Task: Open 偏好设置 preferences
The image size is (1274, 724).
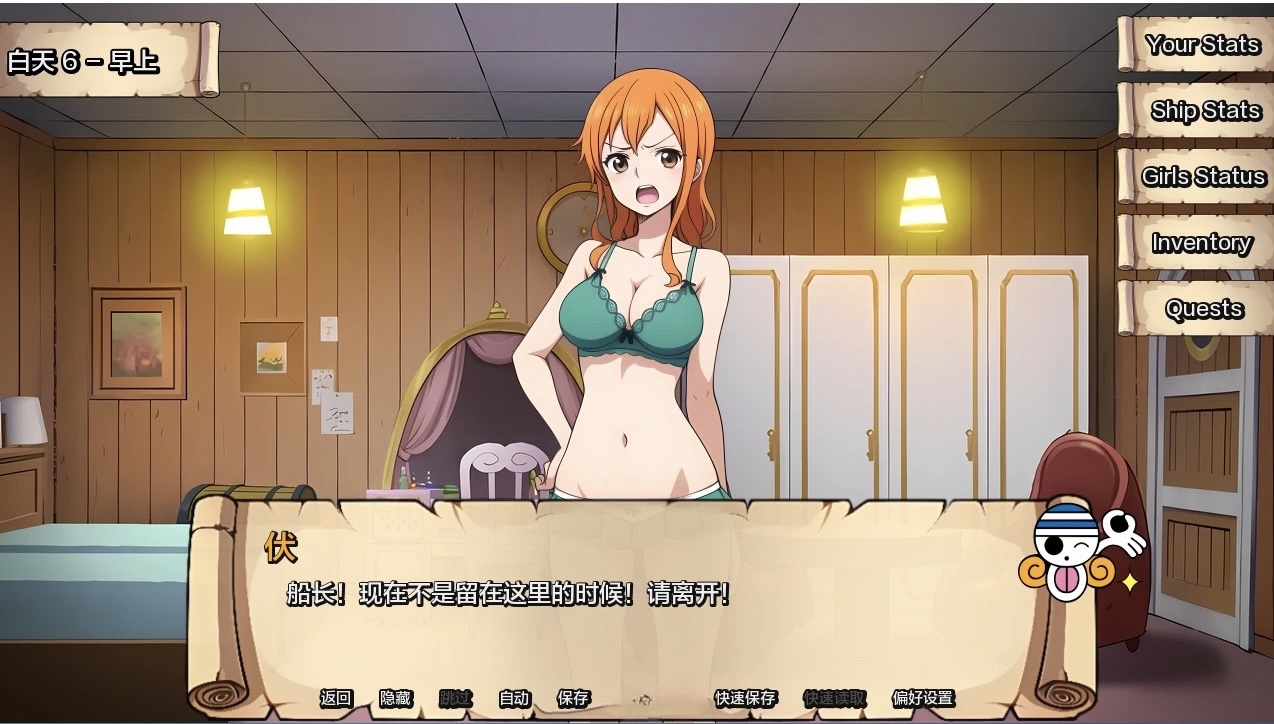Action: (922, 698)
